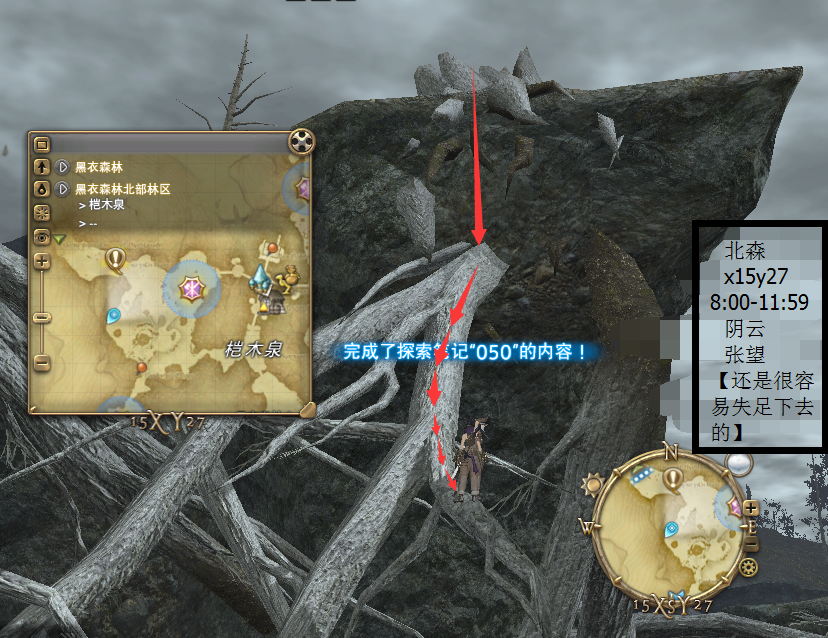Zoom in on the map window

42,261
